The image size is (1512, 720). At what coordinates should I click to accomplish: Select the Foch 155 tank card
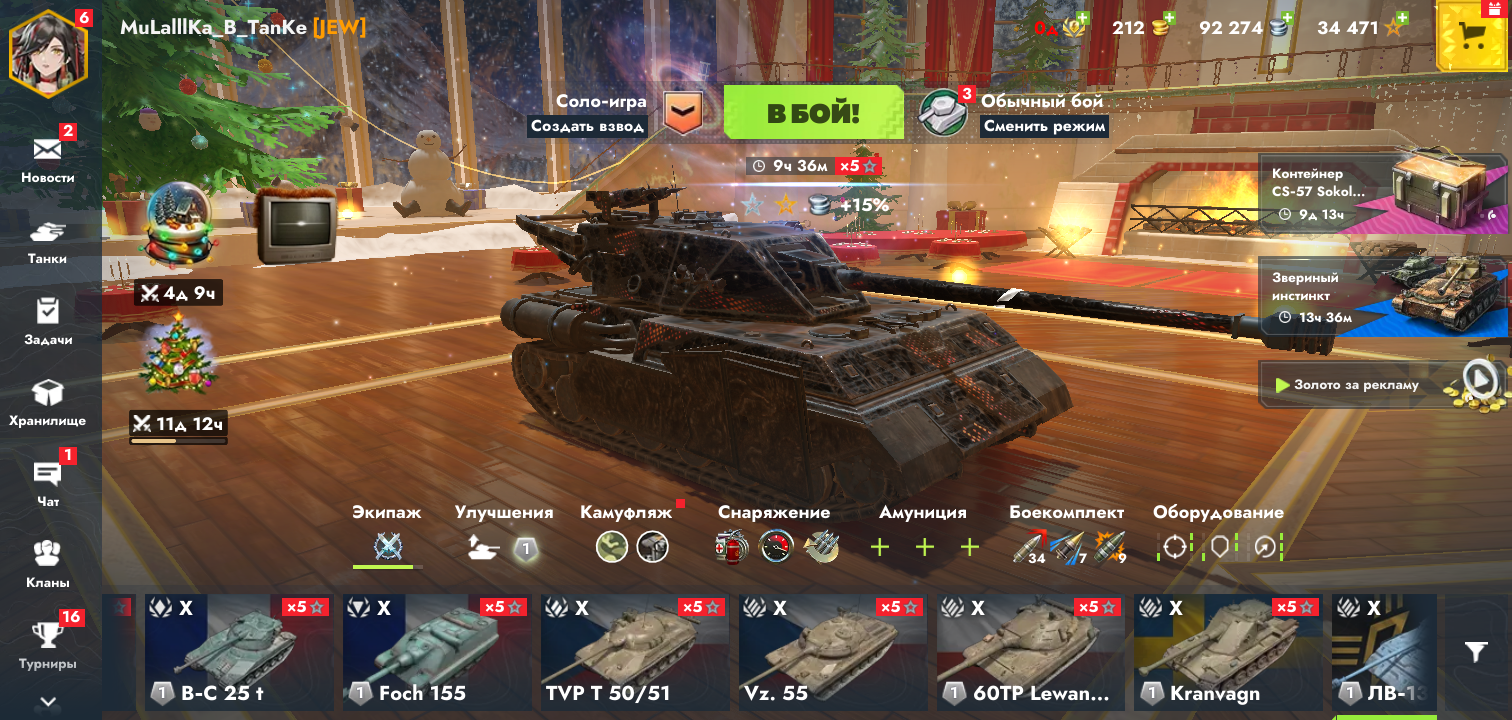[436, 652]
